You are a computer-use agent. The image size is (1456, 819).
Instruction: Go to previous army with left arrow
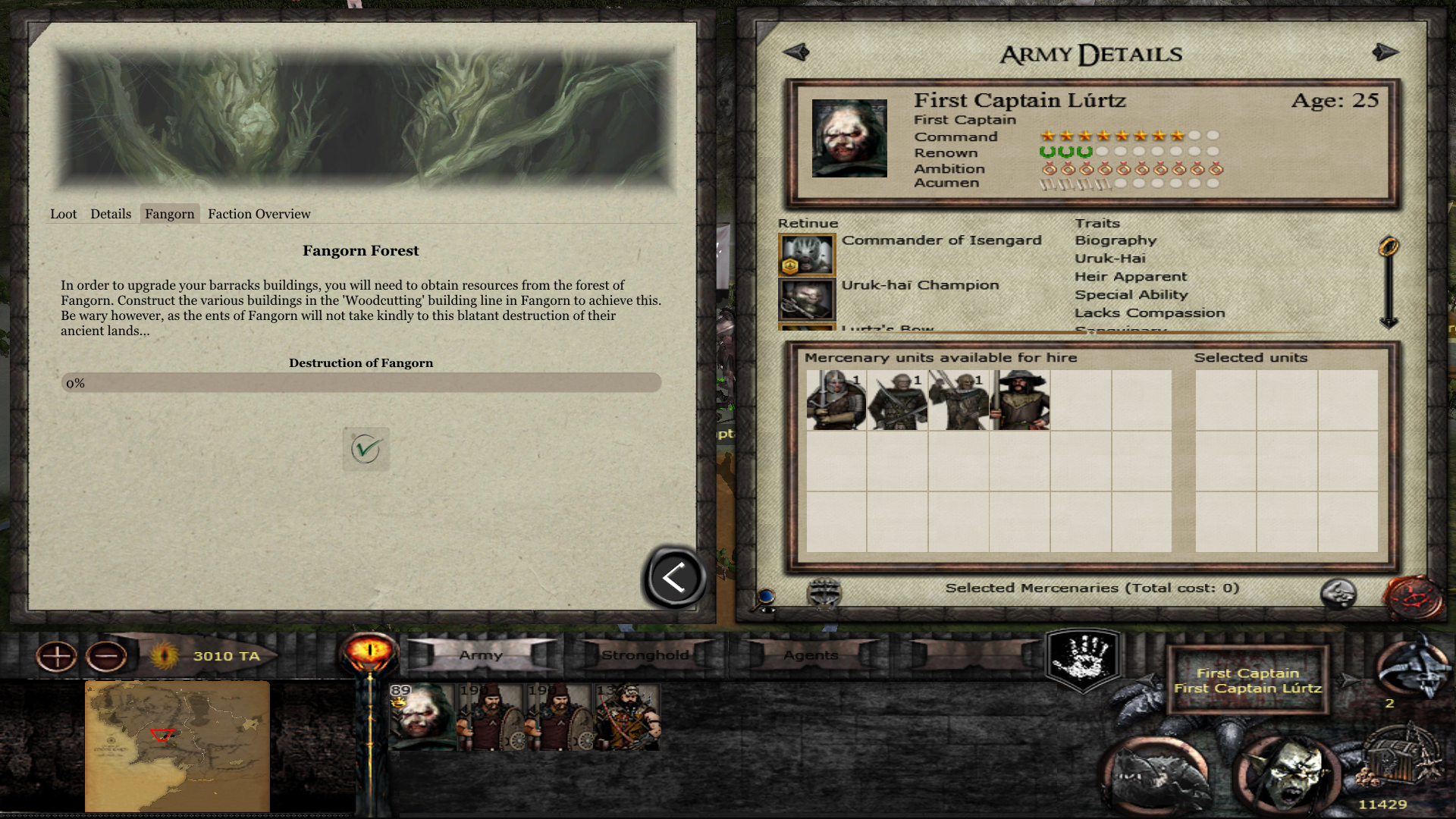tap(796, 52)
